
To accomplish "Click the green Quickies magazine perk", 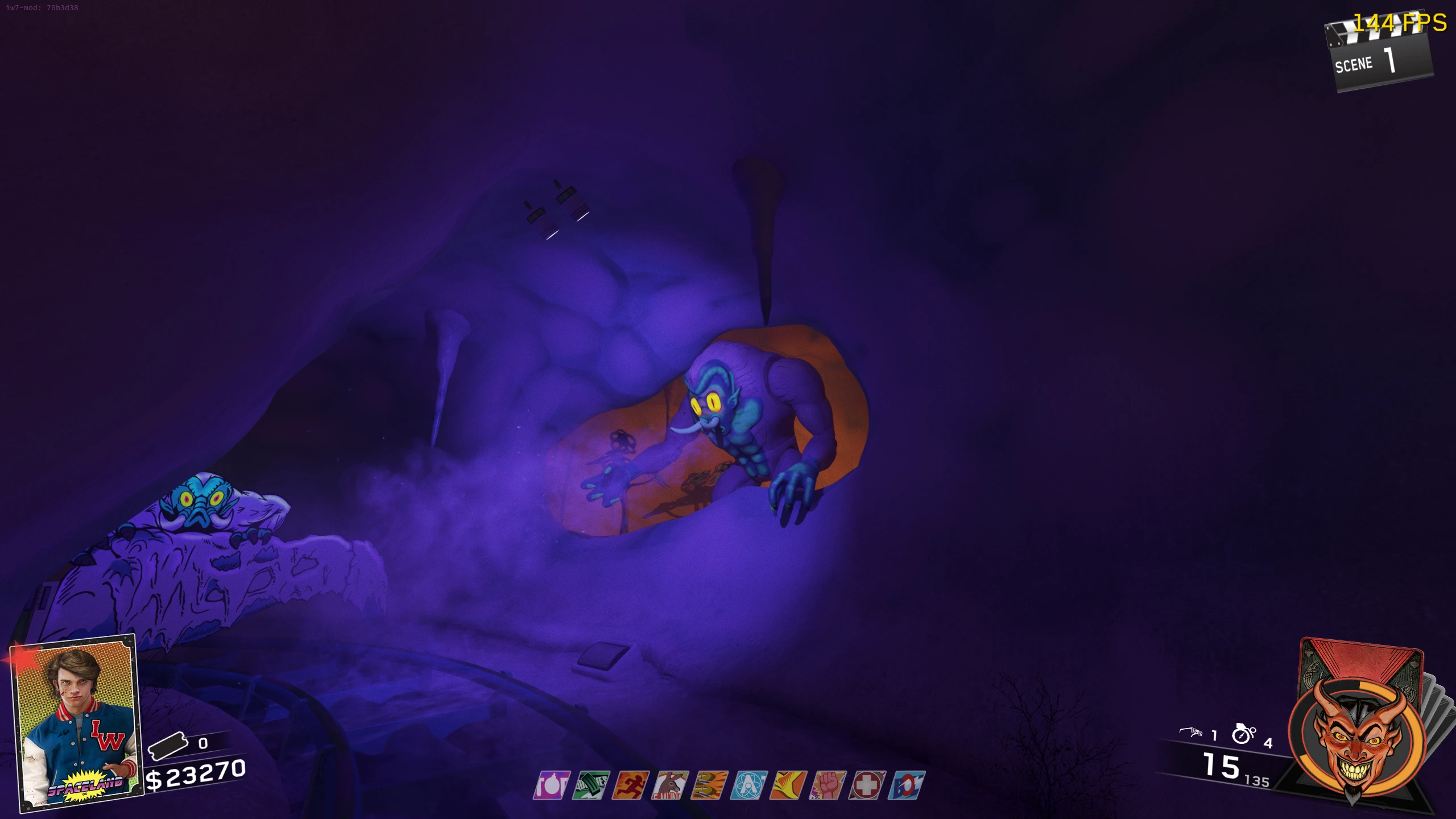I will click(591, 785).
